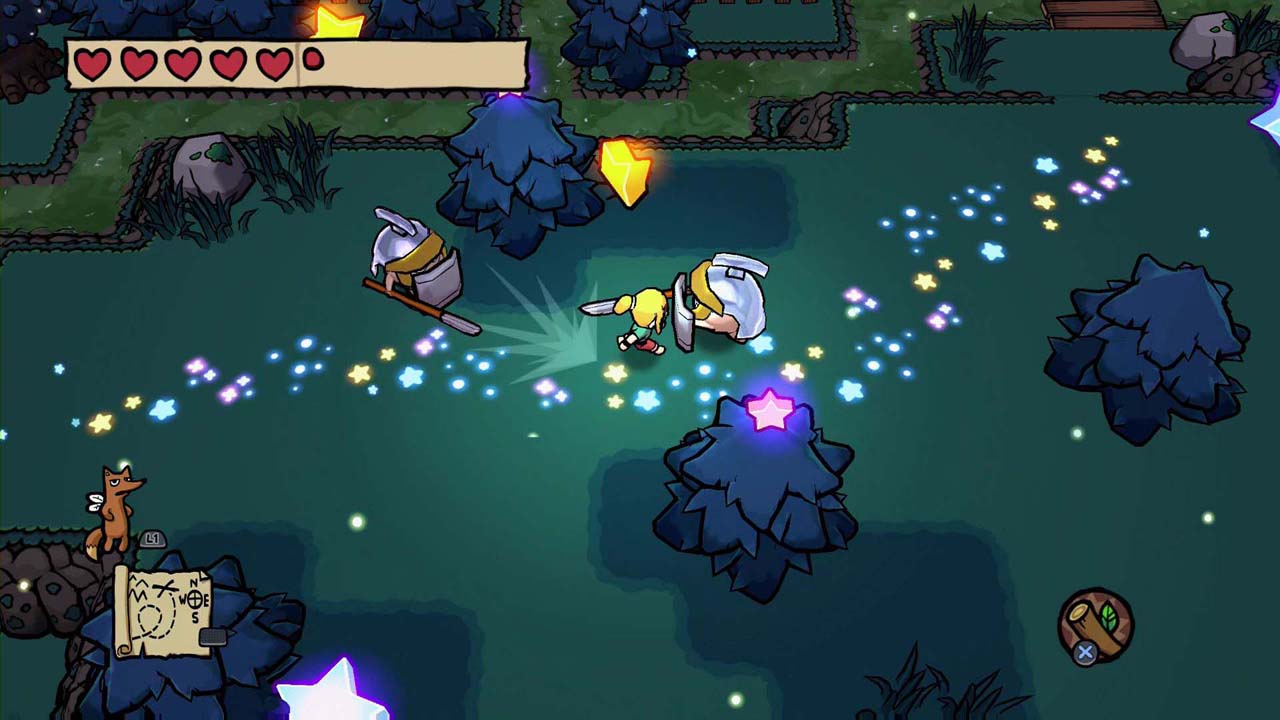Click the dotted path on the map scroll
This screenshot has width=1280, height=720.
click(156, 618)
